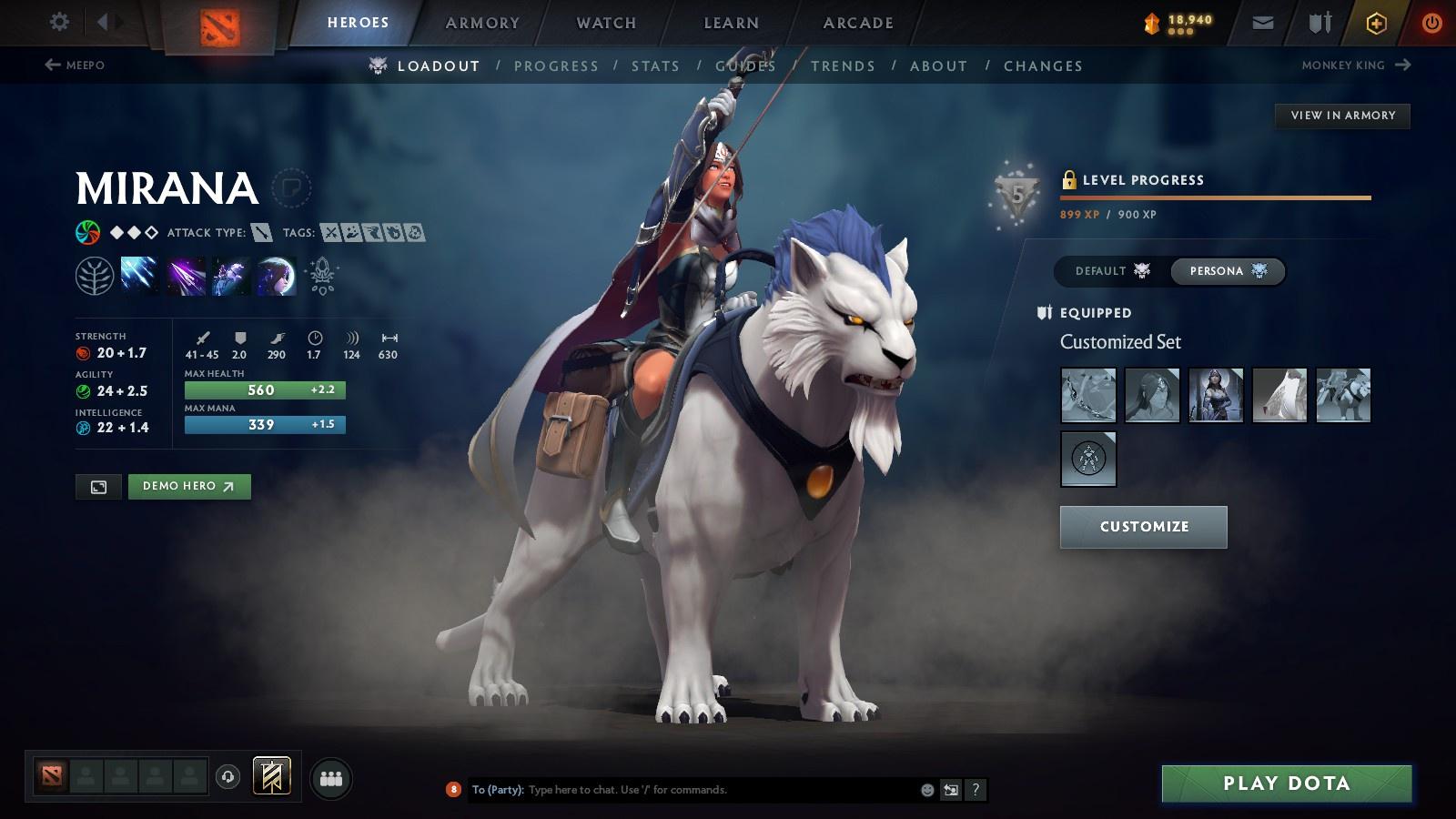Open Mirana's STATS tab
This screenshot has height=819, width=1456.
pyautogui.click(x=656, y=66)
